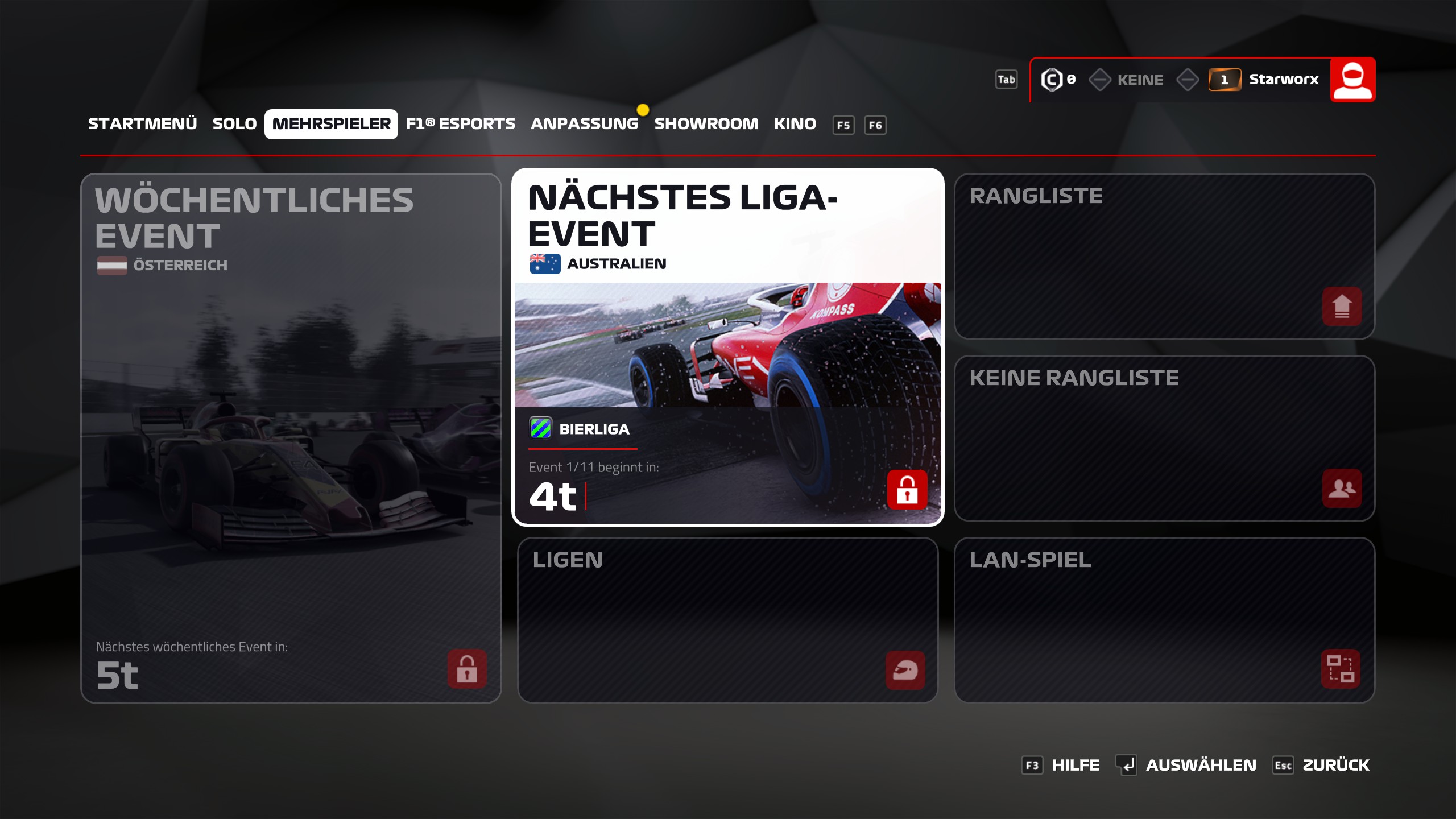Open the Kino tab
The width and height of the screenshot is (1456, 819).
coord(795,124)
